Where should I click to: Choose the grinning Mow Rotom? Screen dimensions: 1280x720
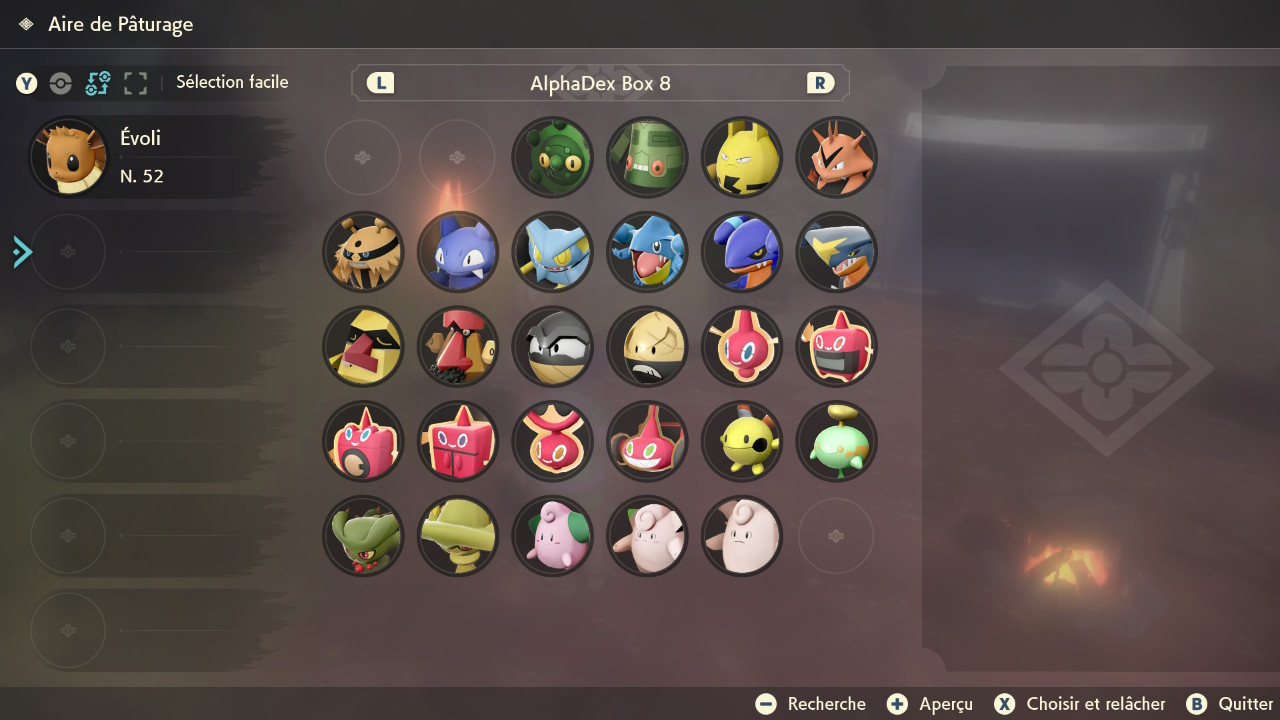647,442
